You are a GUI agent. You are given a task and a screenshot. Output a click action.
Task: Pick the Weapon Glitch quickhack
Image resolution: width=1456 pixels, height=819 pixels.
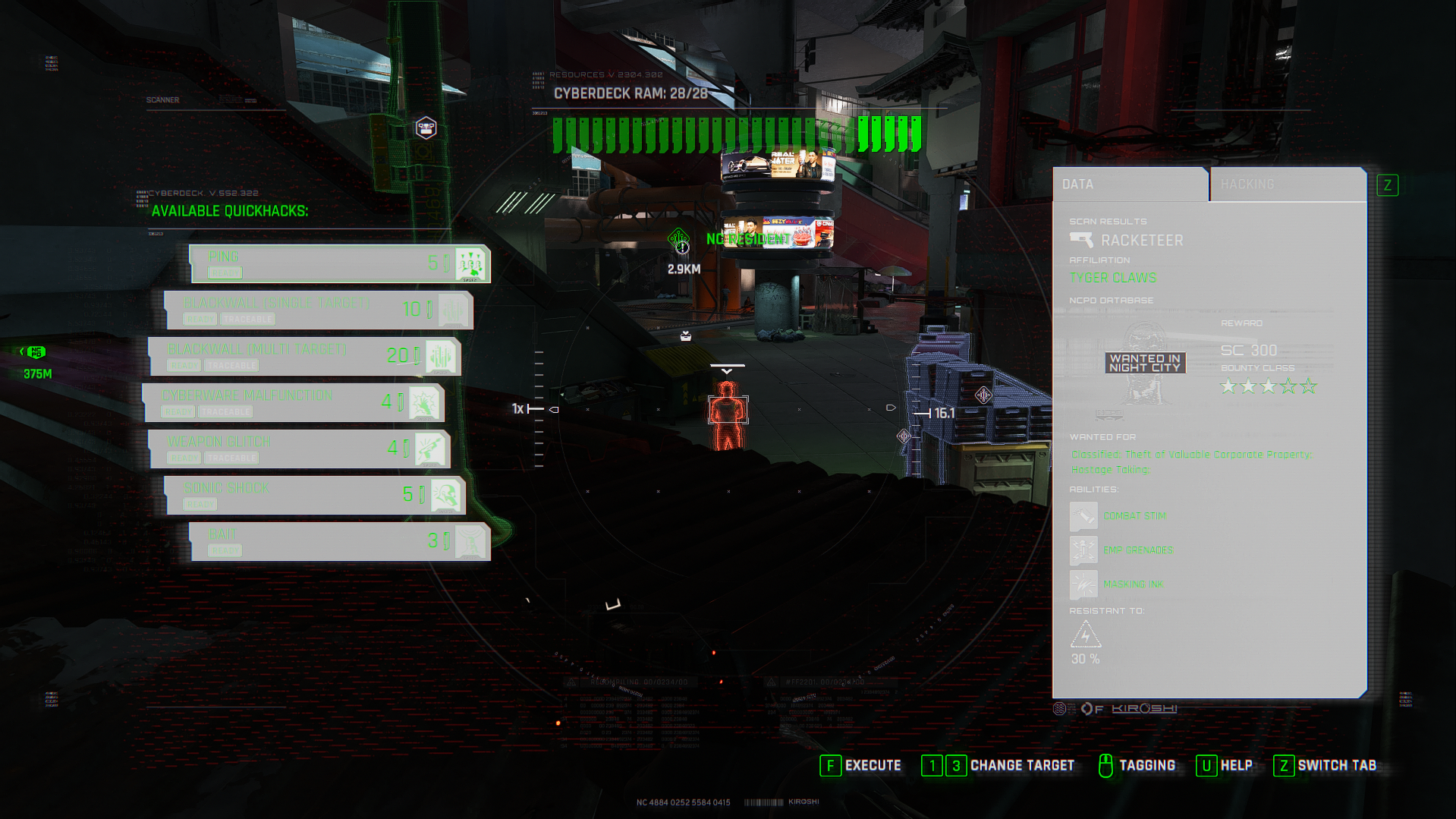click(299, 449)
